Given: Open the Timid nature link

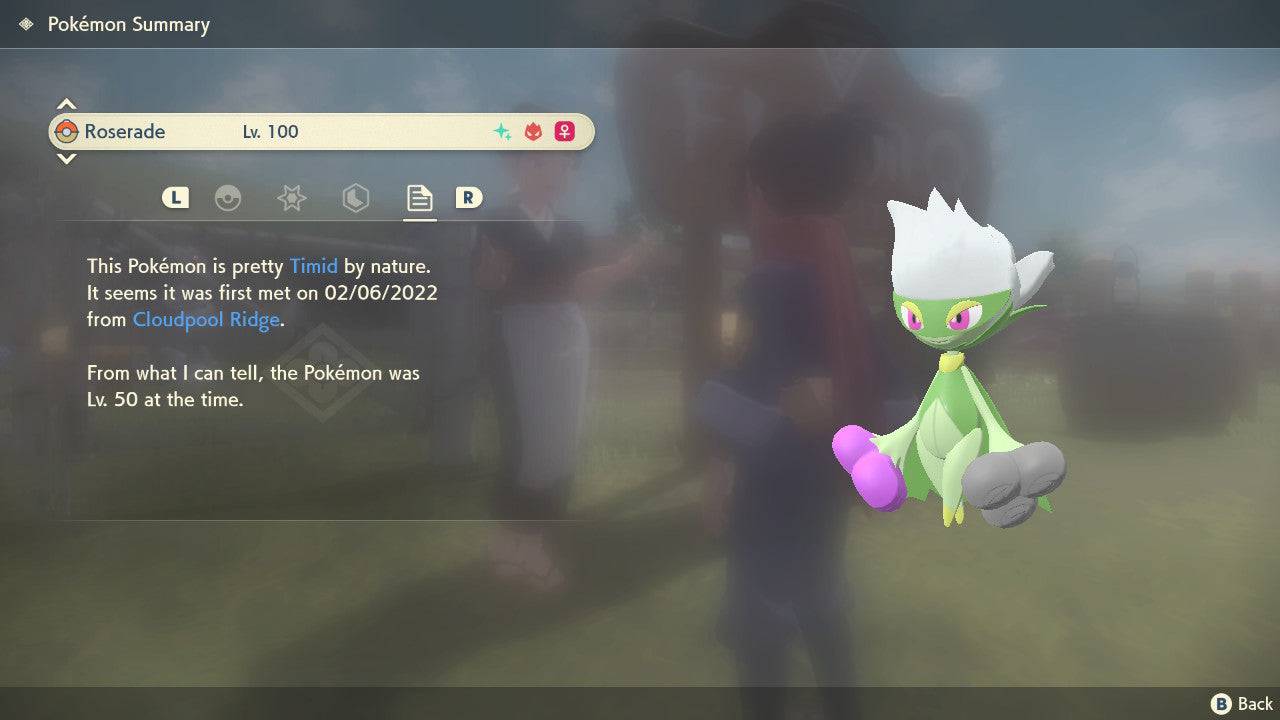Looking at the screenshot, I should (x=314, y=266).
